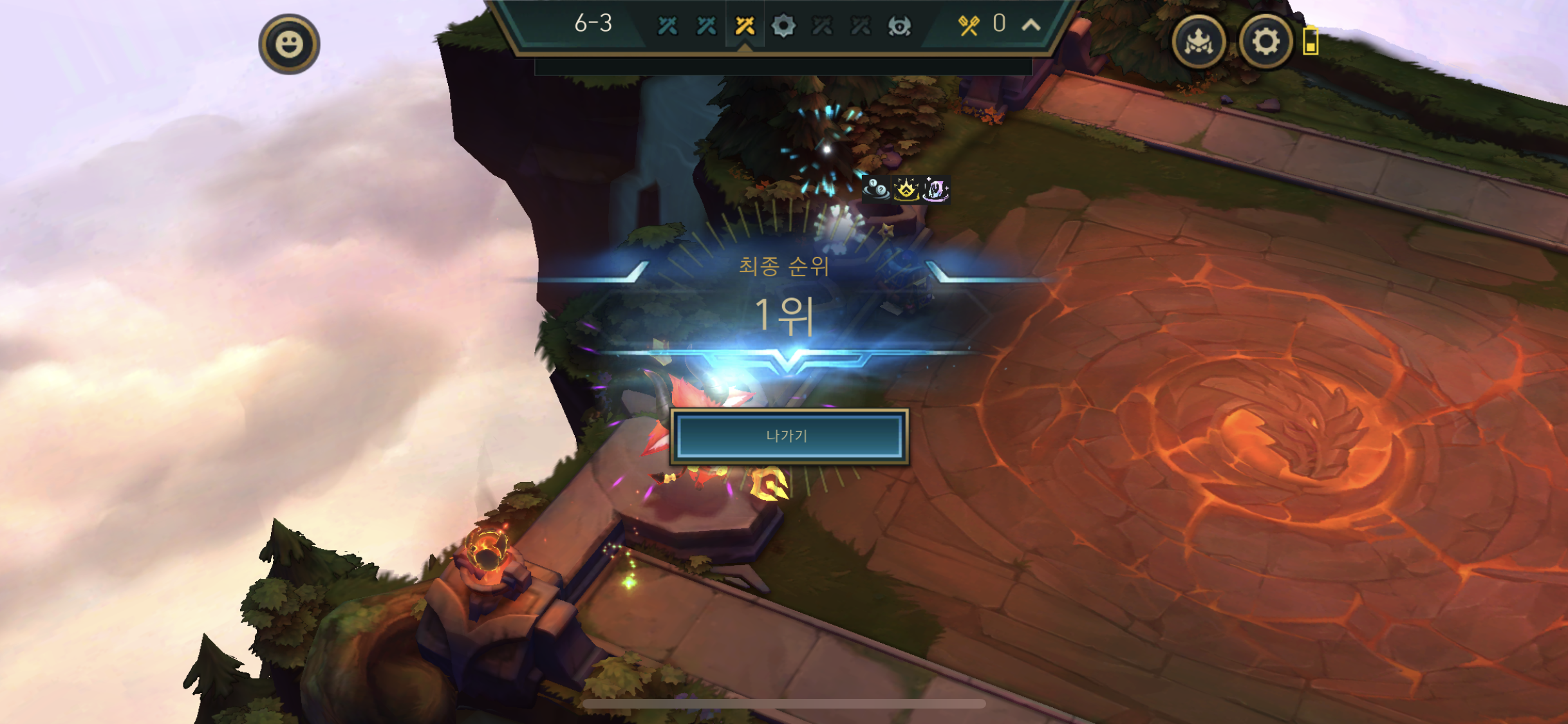Expand the stage tracker with the arrow
Image resolution: width=1568 pixels, height=724 pixels.
(x=1031, y=25)
